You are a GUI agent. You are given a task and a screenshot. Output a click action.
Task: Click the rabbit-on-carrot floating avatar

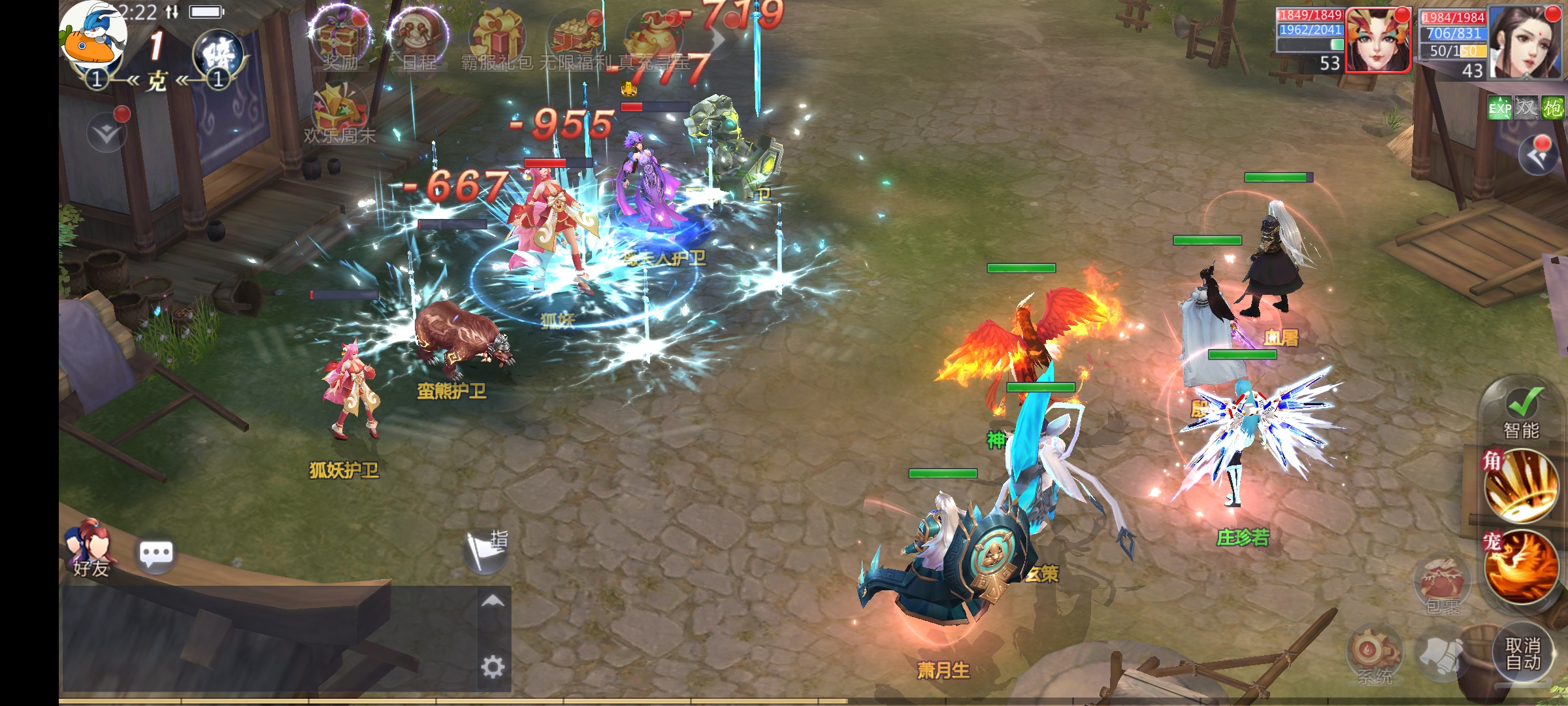click(x=93, y=36)
